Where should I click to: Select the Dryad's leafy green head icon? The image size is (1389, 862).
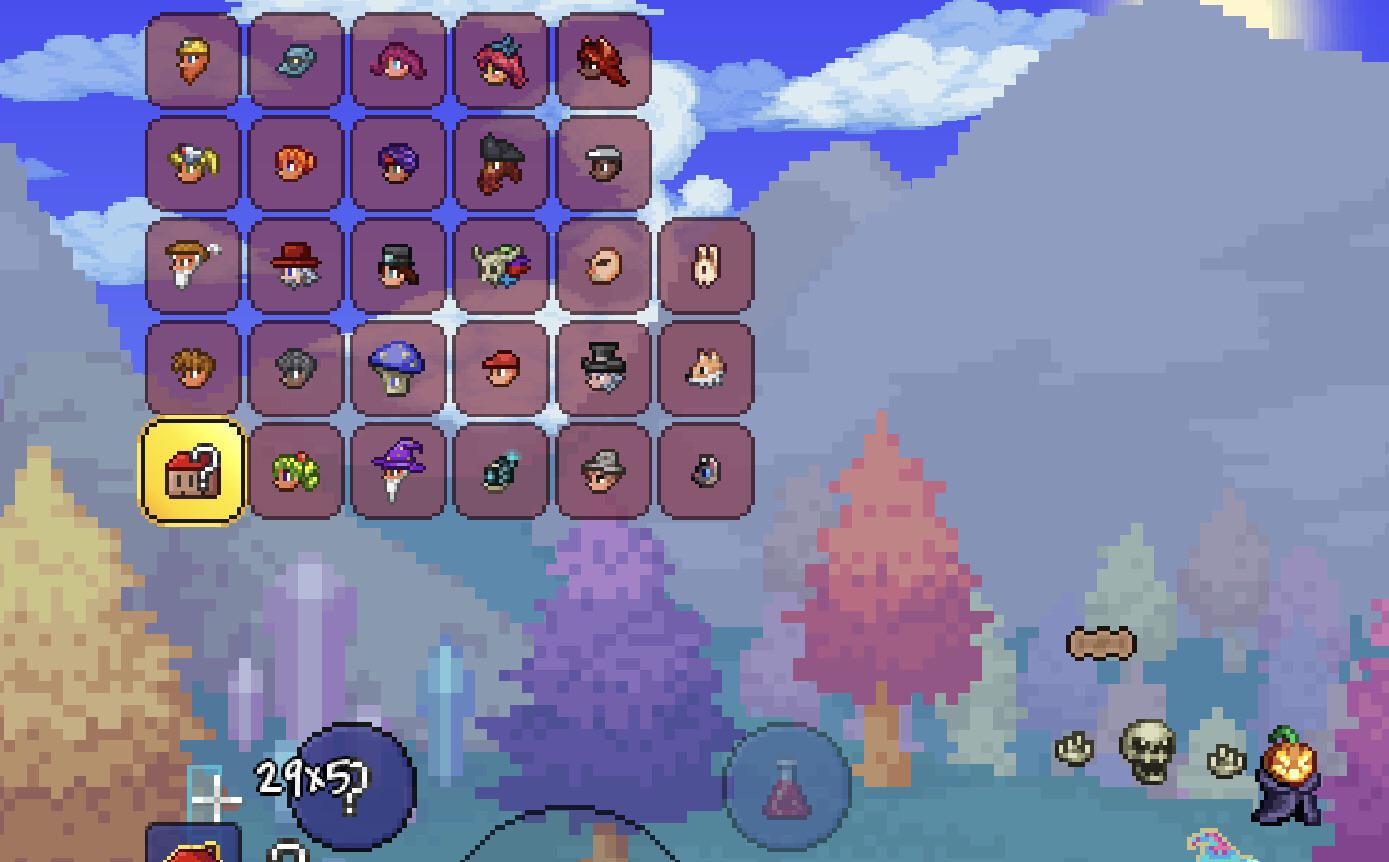296,470
